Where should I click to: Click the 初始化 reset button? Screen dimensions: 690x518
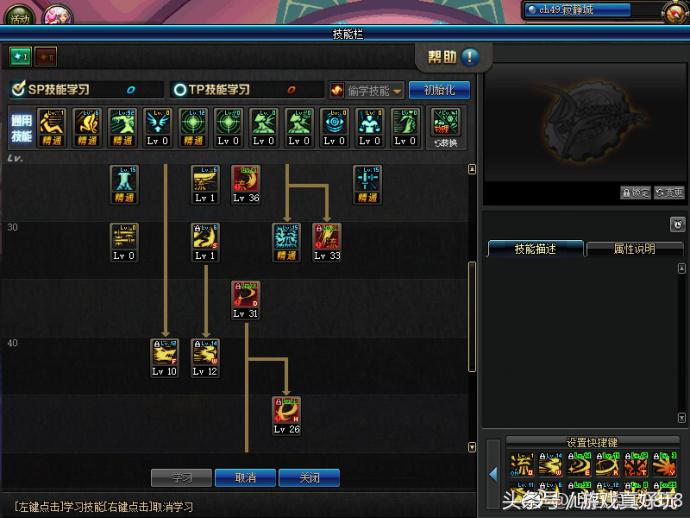439,90
